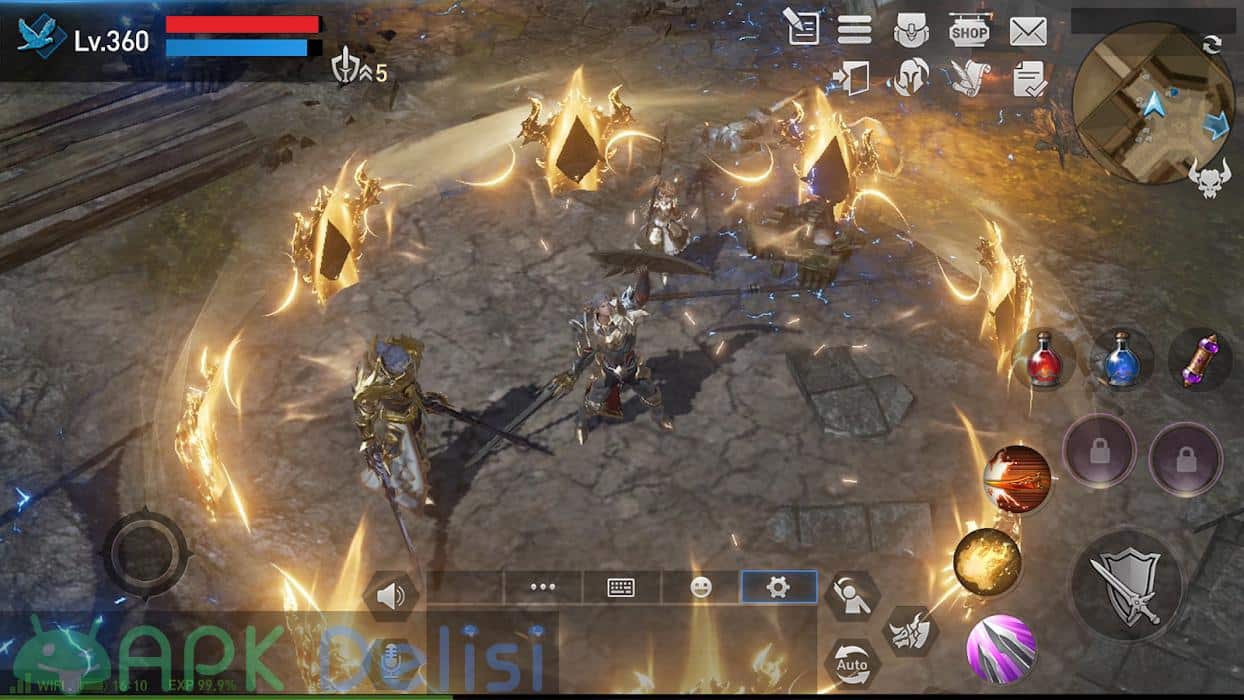The height and width of the screenshot is (700, 1244).
Task: Open chat settings gear tab
Action: tap(778, 588)
